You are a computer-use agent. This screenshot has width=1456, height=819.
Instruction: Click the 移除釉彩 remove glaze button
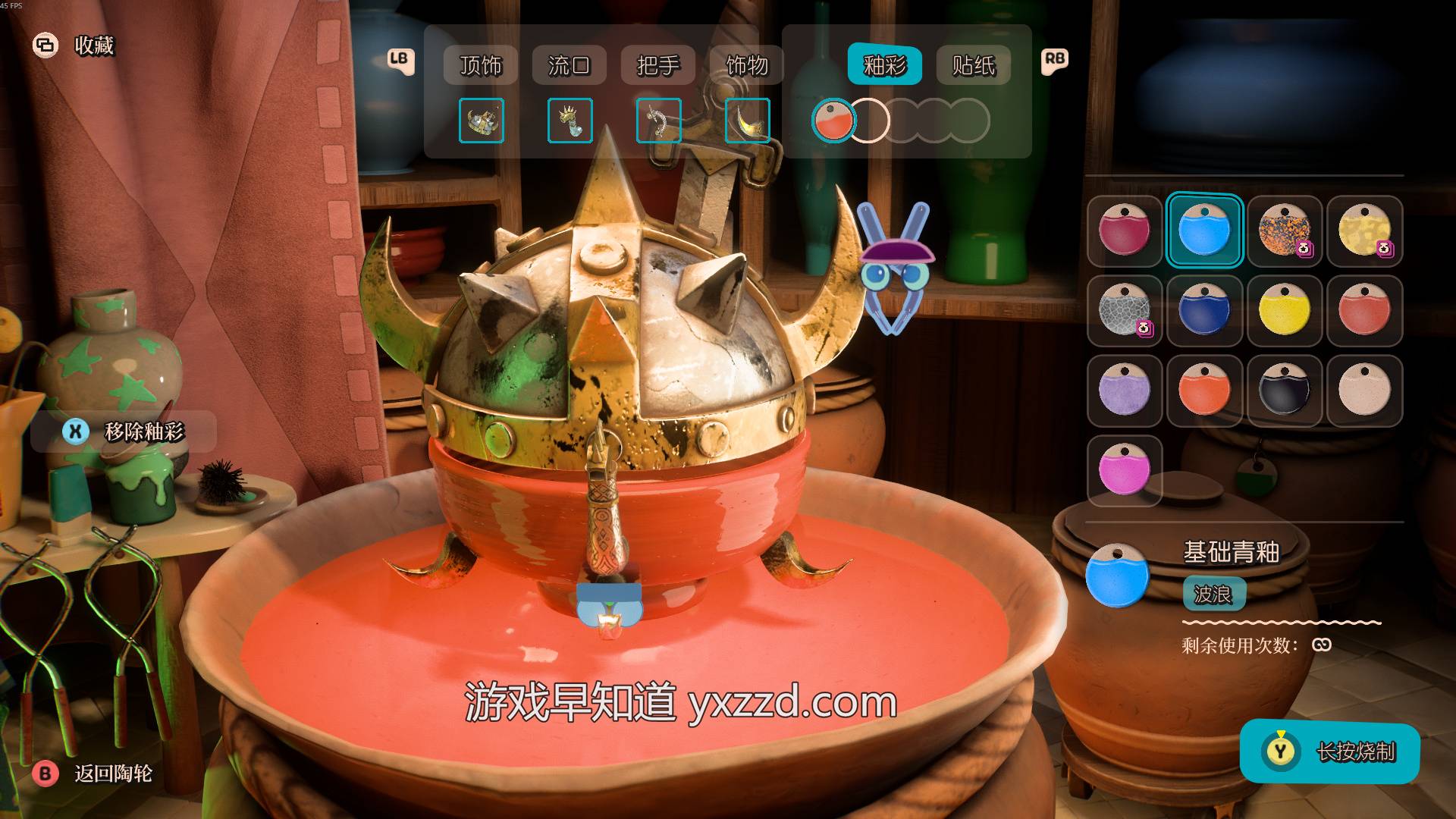124,431
